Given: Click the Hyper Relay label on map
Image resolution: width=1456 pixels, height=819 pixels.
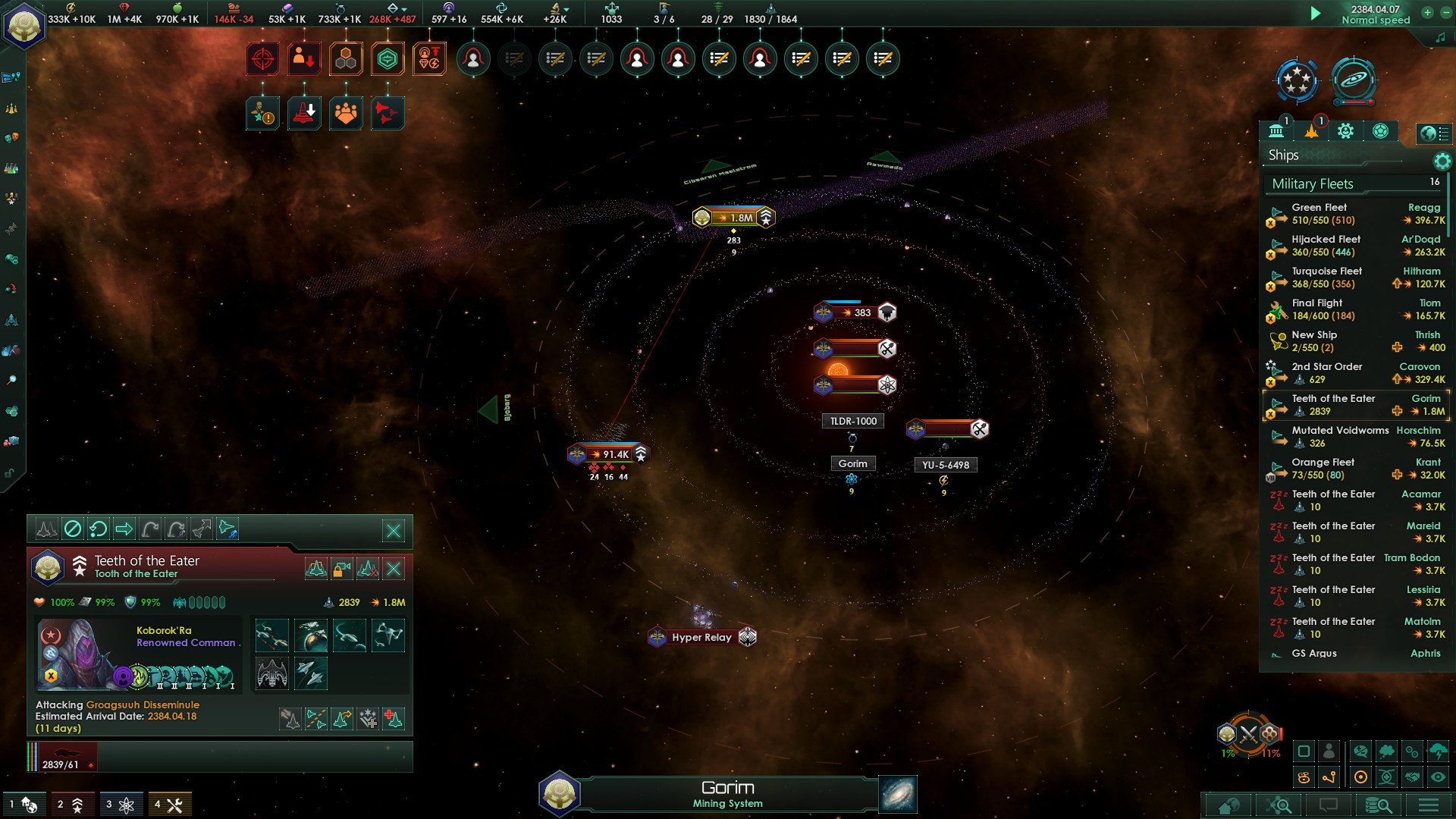Looking at the screenshot, I should pos(701,637).
